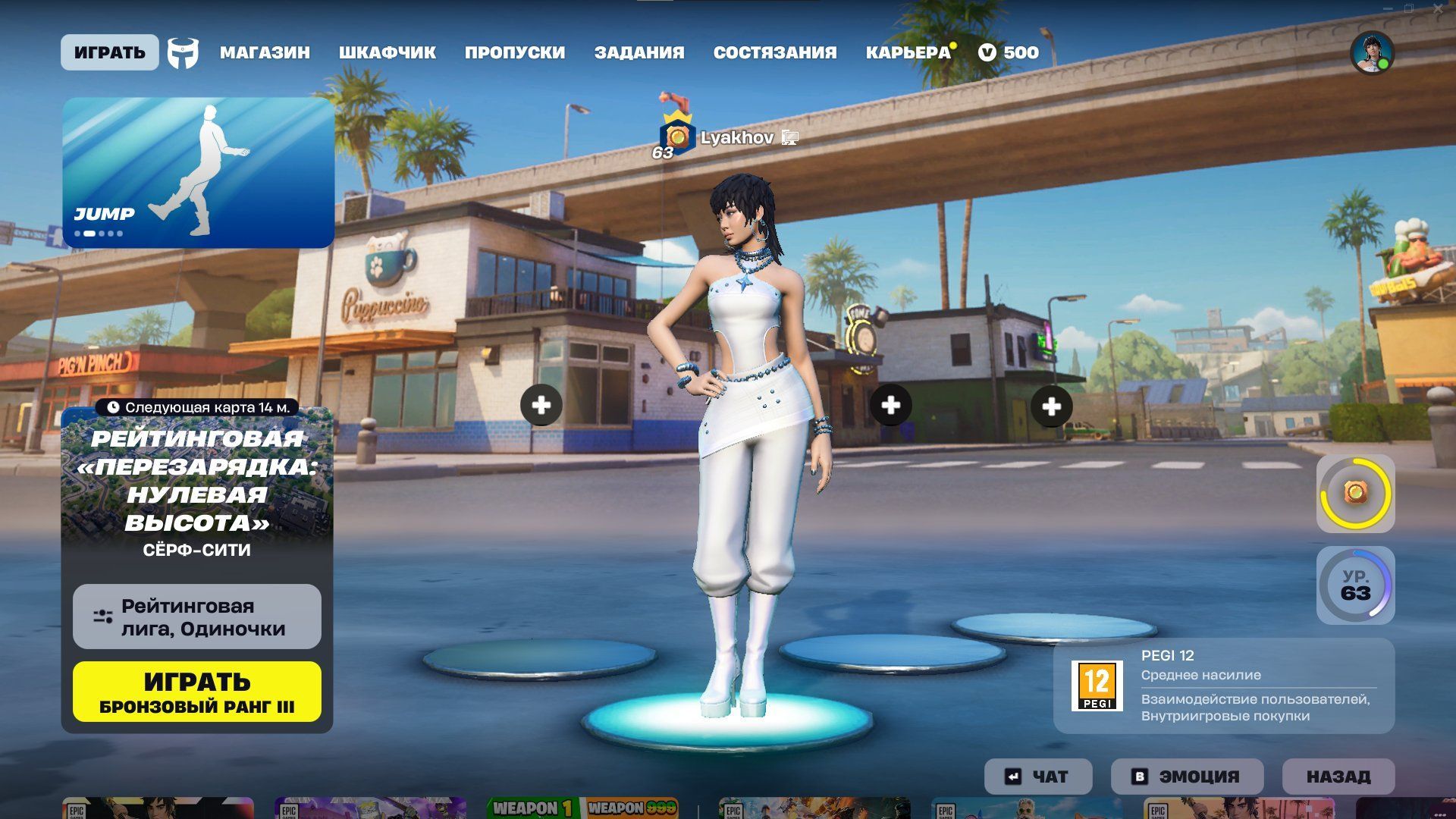
Task: Open the helmet mask icon beside ИГРАТЬ
Action: pyautogui.click(x=183, y=53)
